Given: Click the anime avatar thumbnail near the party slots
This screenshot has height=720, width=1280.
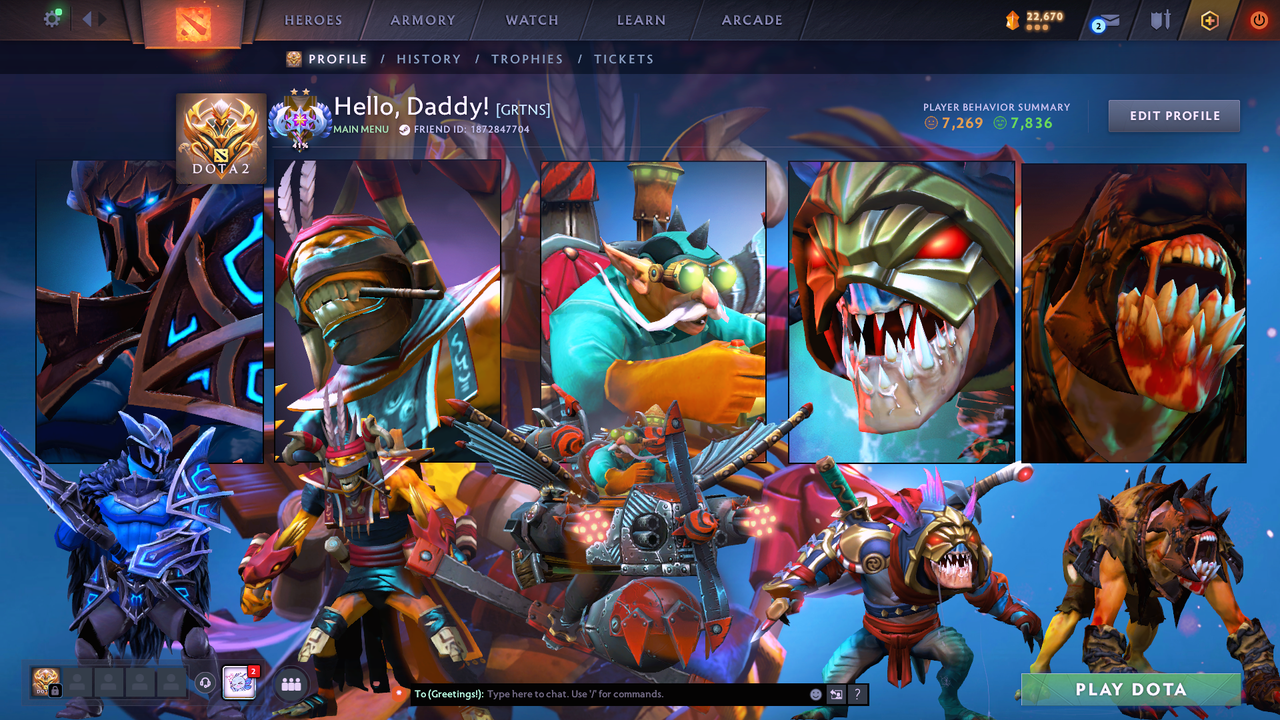Looking at the screenshot, I should [239, 682].
